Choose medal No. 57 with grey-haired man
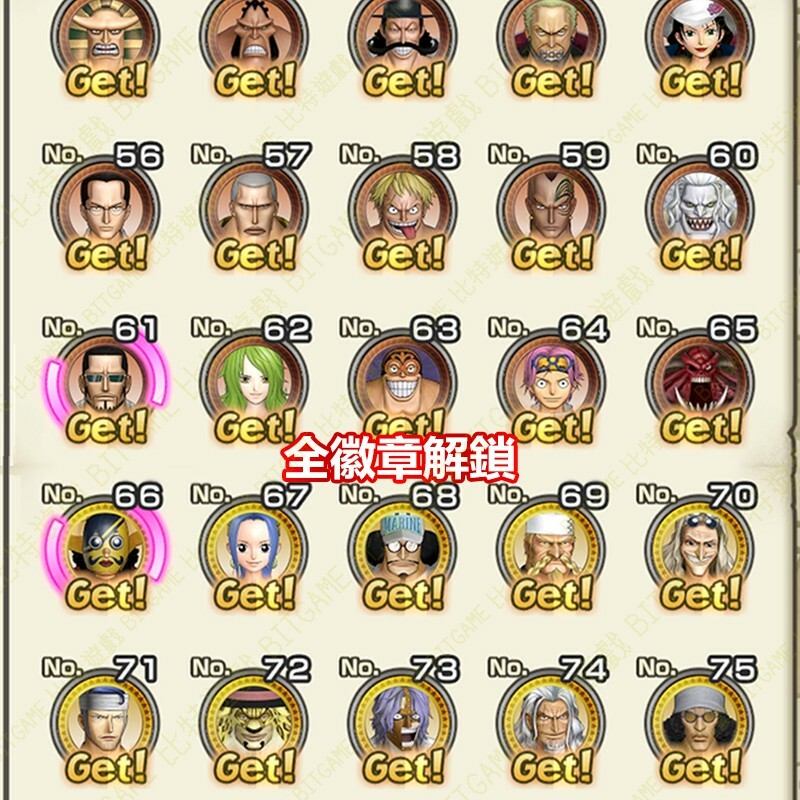 click(253, 209)
